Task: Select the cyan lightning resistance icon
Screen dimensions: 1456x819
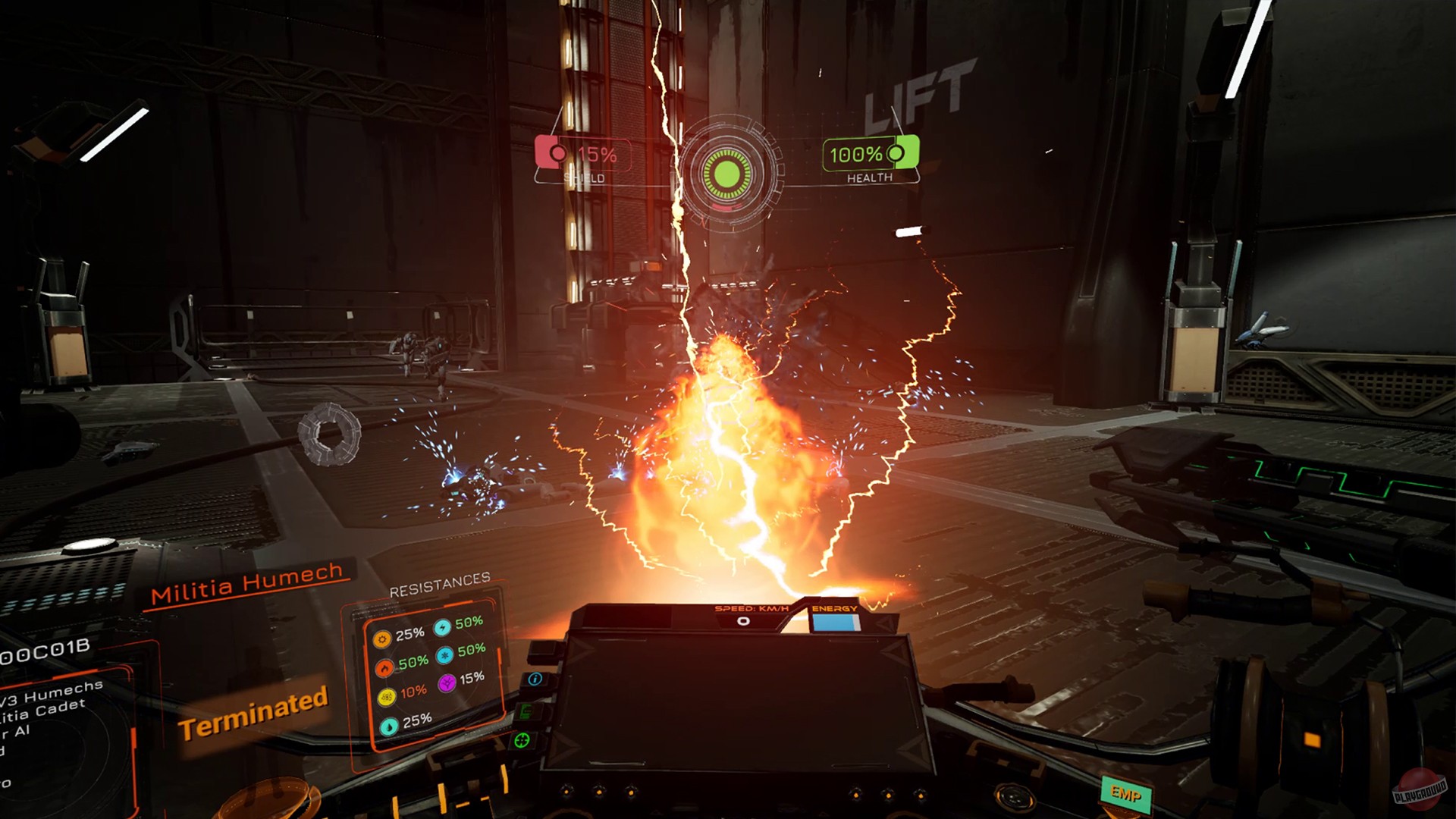Action: [x=441, y=628]
